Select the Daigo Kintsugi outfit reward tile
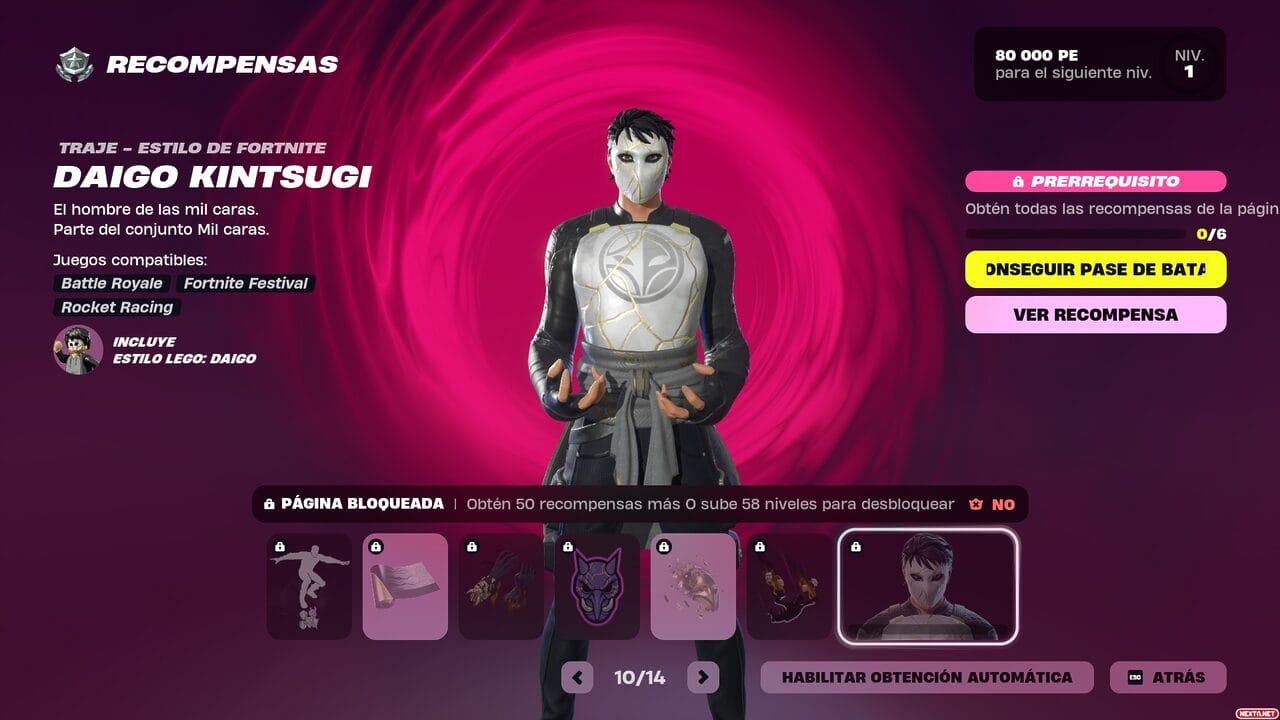 [x=927, y=586]
